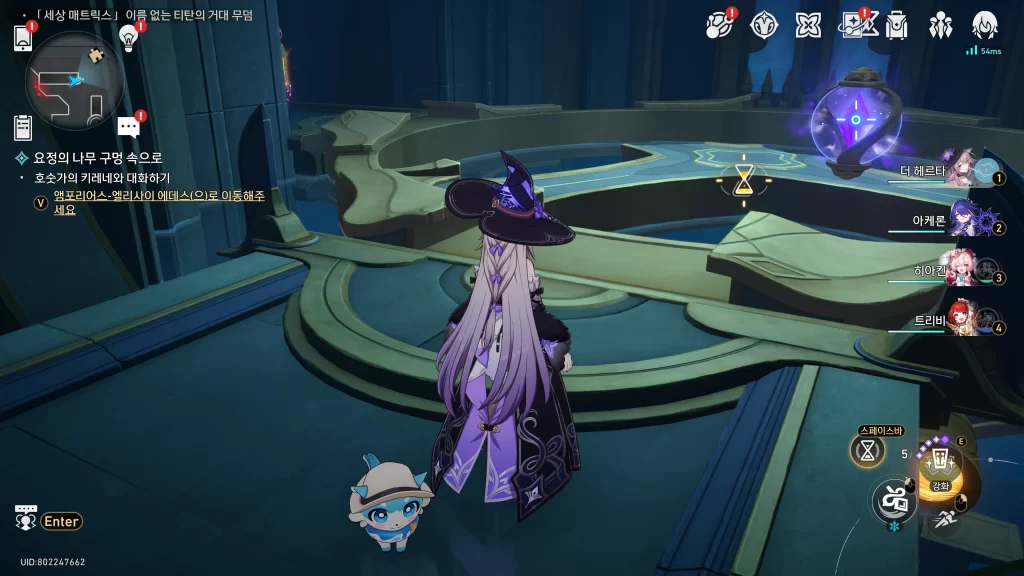Viewport: 1024px width, 576px height.
Task: Open the phone menu icon
Action: pyautogui.click(x=23, y=39)
